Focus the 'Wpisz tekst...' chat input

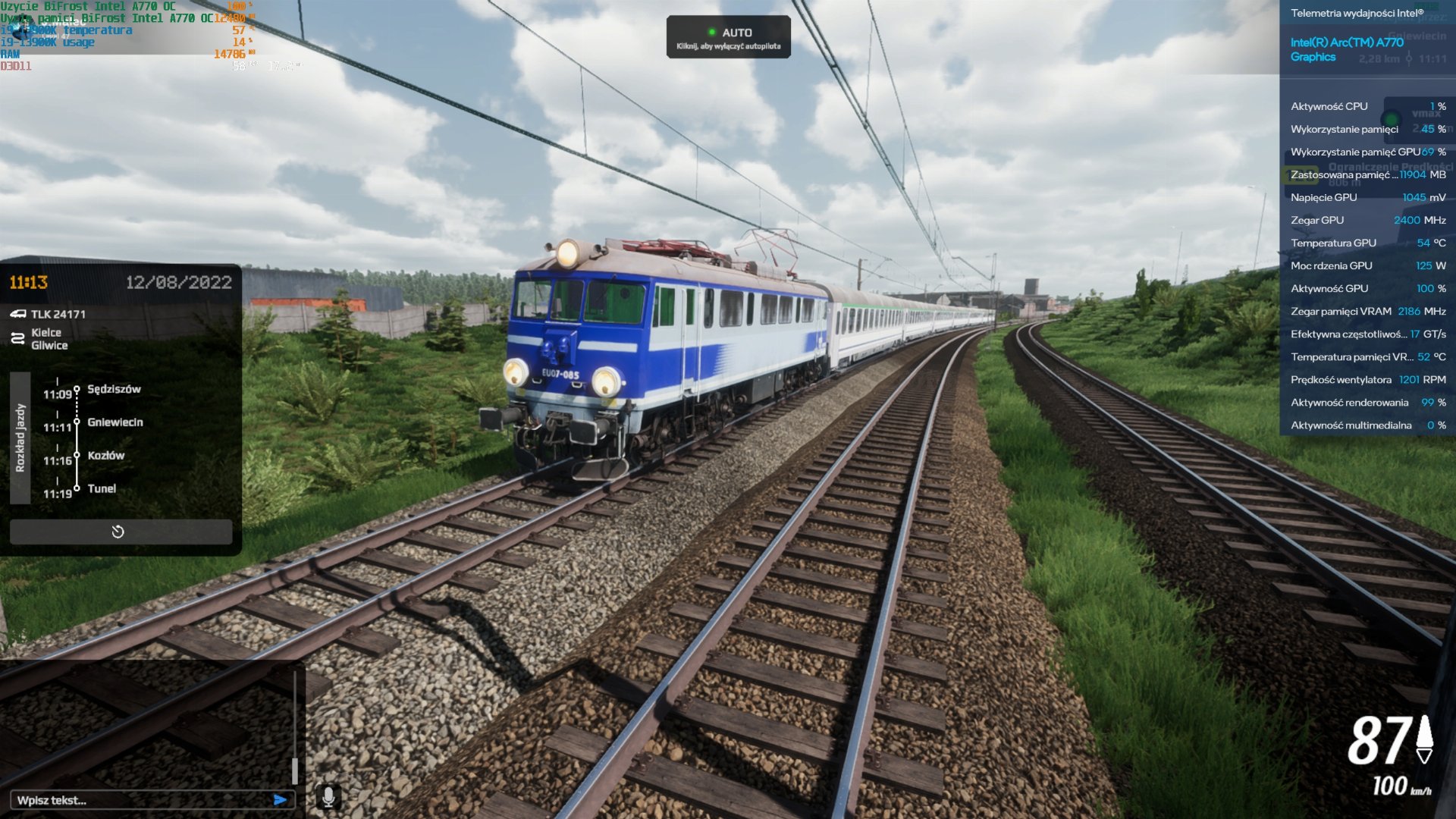click(140, 800)
